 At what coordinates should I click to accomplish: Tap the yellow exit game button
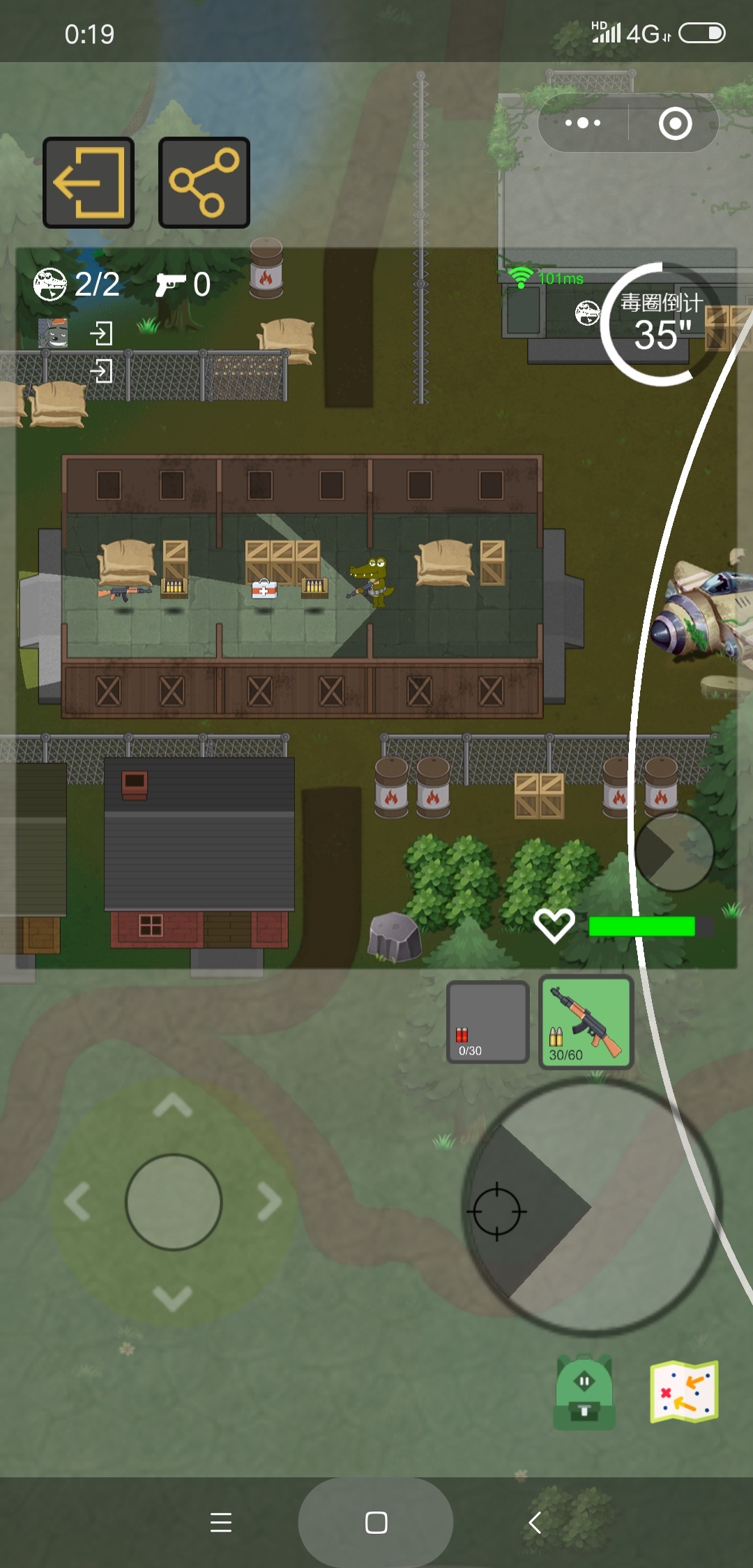pos(89,183)
